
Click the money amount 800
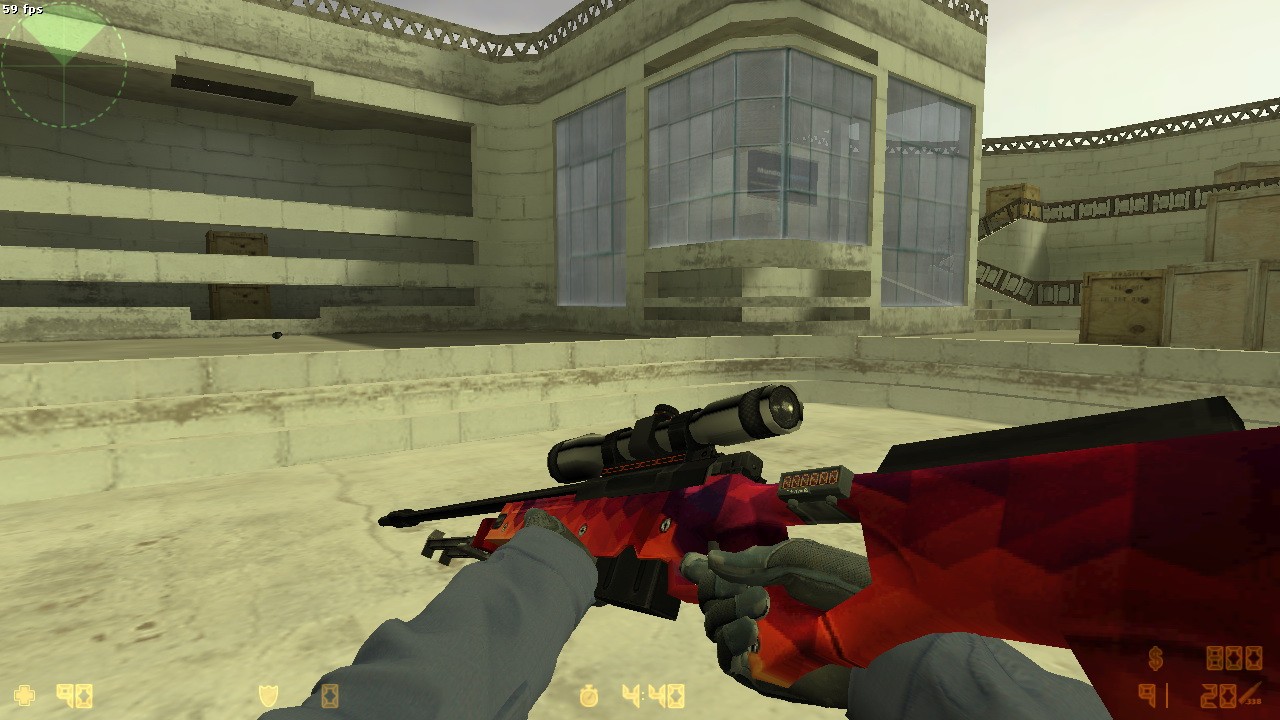tap(1234, 657)
